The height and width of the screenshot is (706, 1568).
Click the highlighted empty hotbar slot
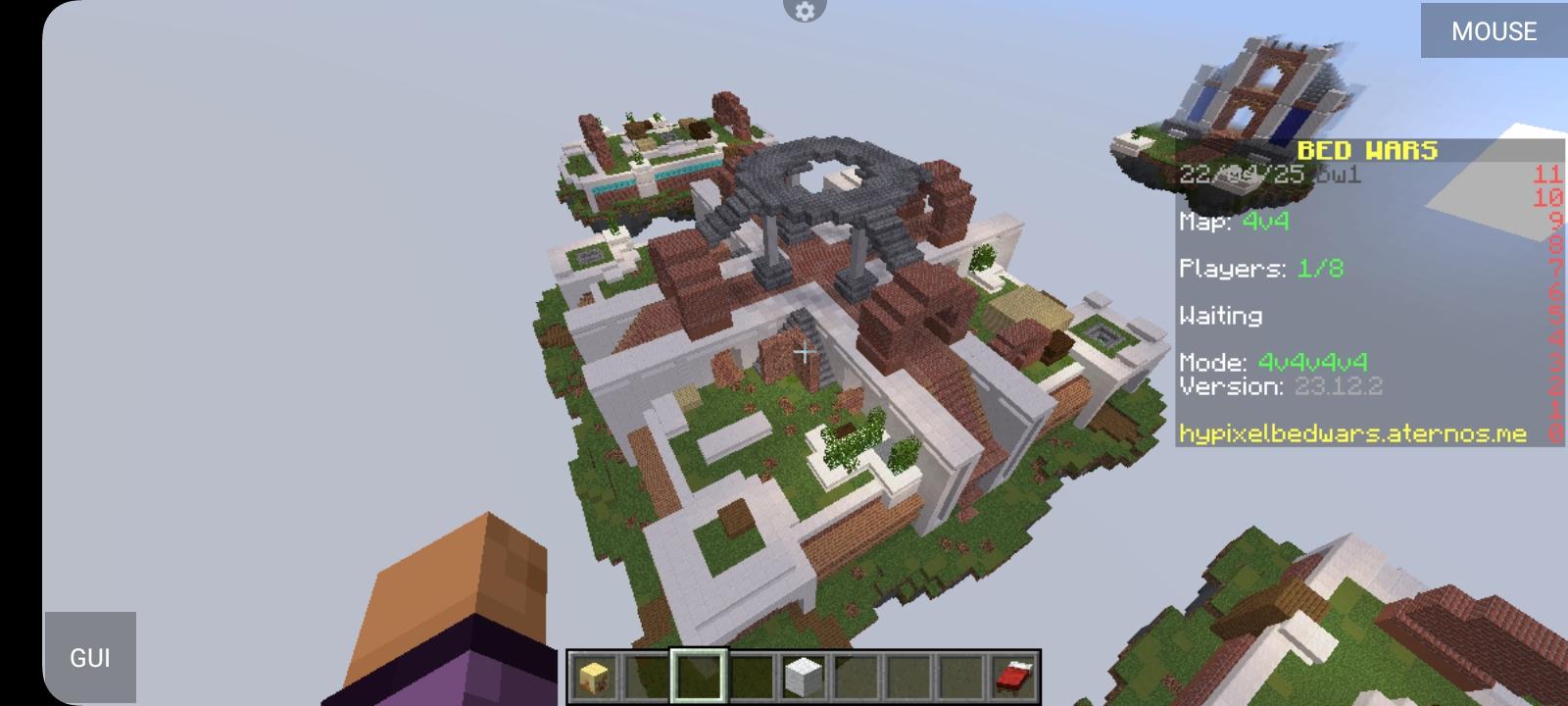(x=701, y=678)
